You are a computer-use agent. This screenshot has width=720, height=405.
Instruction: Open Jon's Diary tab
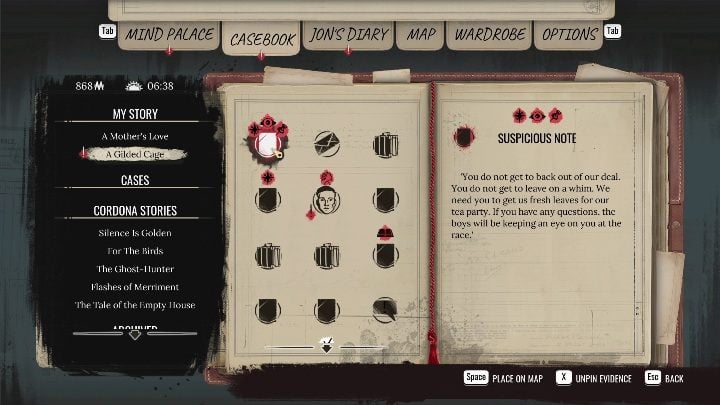coord(346,36)
